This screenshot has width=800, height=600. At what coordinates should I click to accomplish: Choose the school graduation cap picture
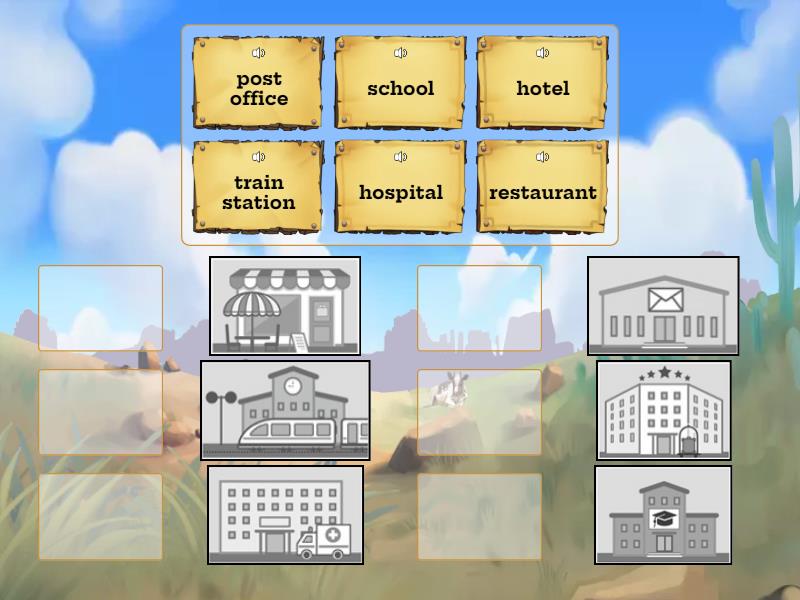[x=663, y=514]
